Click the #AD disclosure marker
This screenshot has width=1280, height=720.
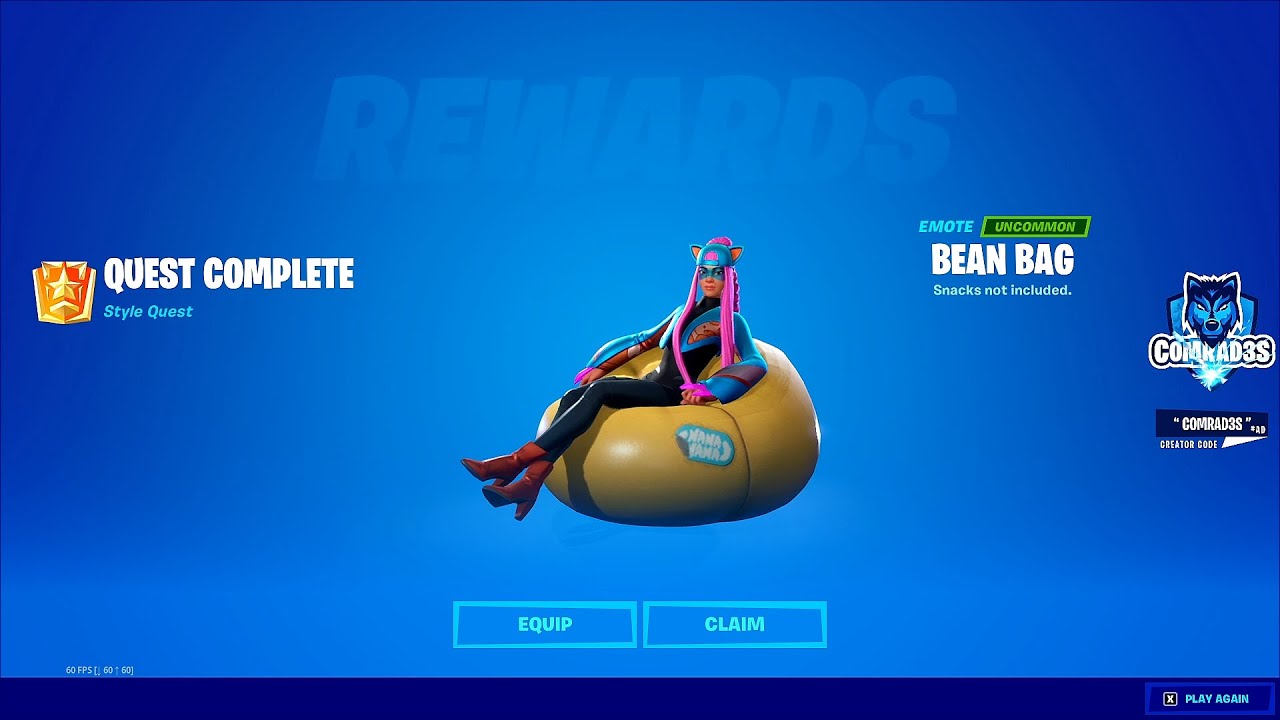(x=1258, y=429)
